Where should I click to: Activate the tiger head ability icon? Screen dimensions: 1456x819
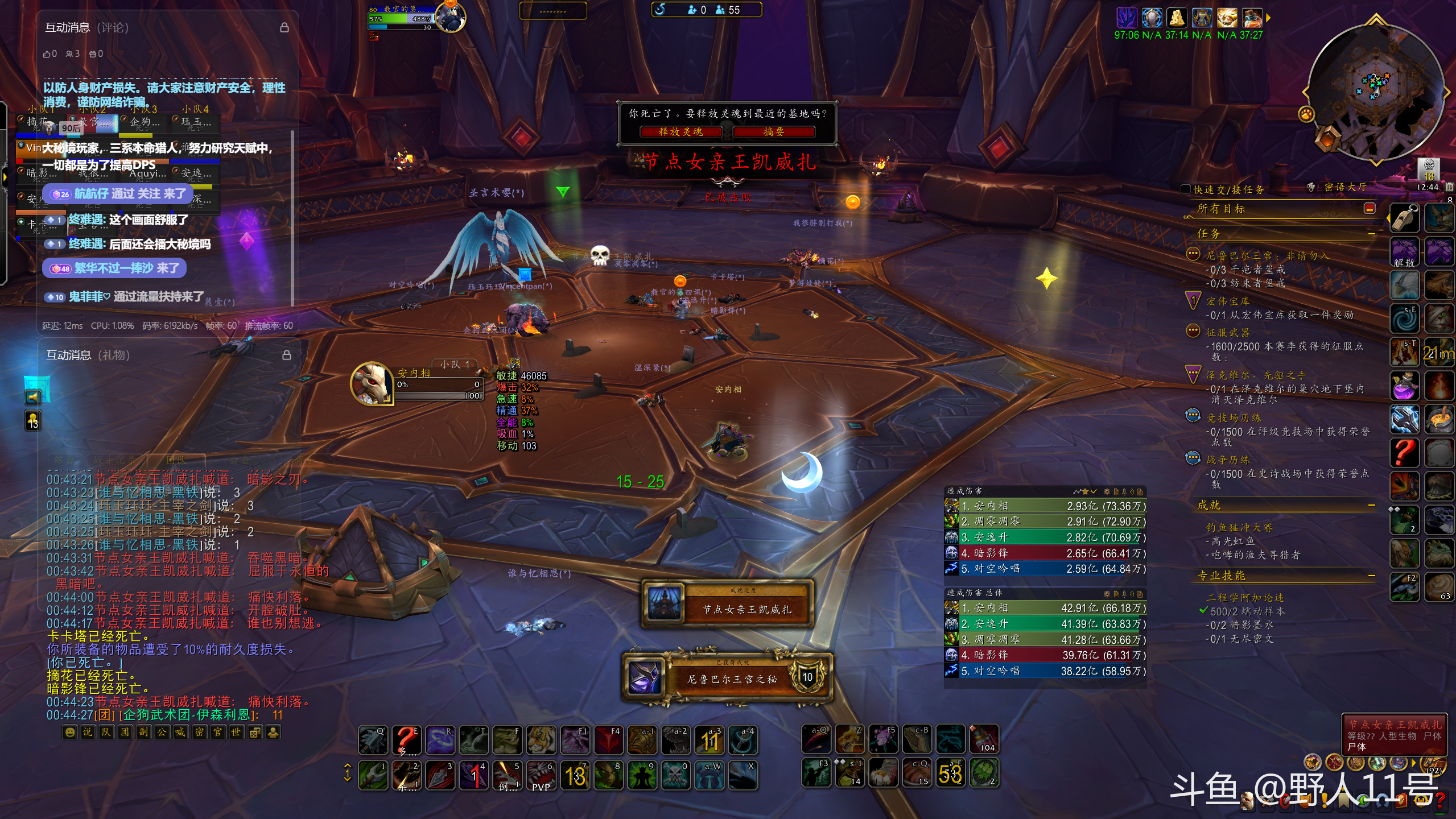[541, 740]
